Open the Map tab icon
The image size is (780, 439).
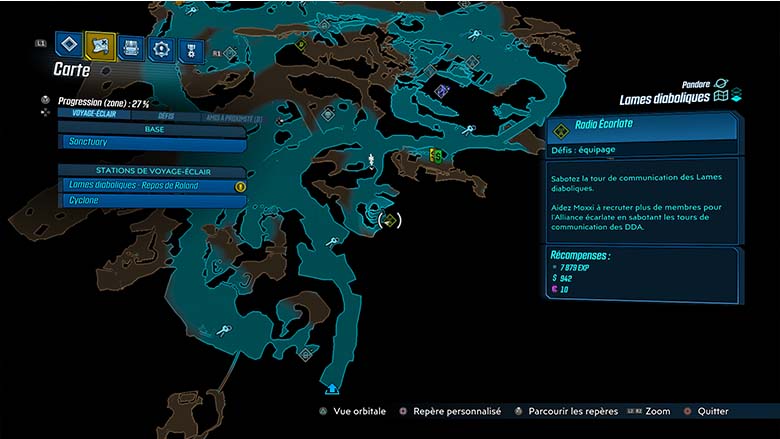[x=100, y=45]
